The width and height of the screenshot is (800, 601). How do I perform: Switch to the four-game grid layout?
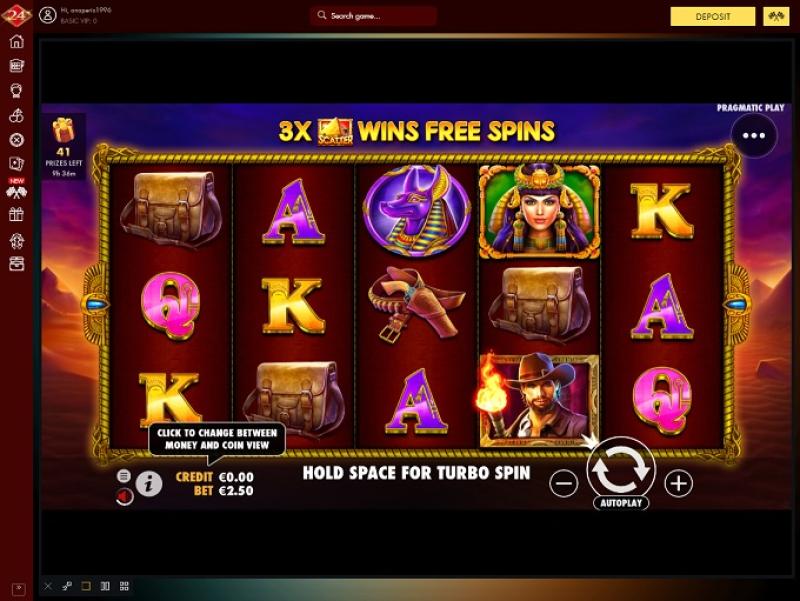coord(124,586)
